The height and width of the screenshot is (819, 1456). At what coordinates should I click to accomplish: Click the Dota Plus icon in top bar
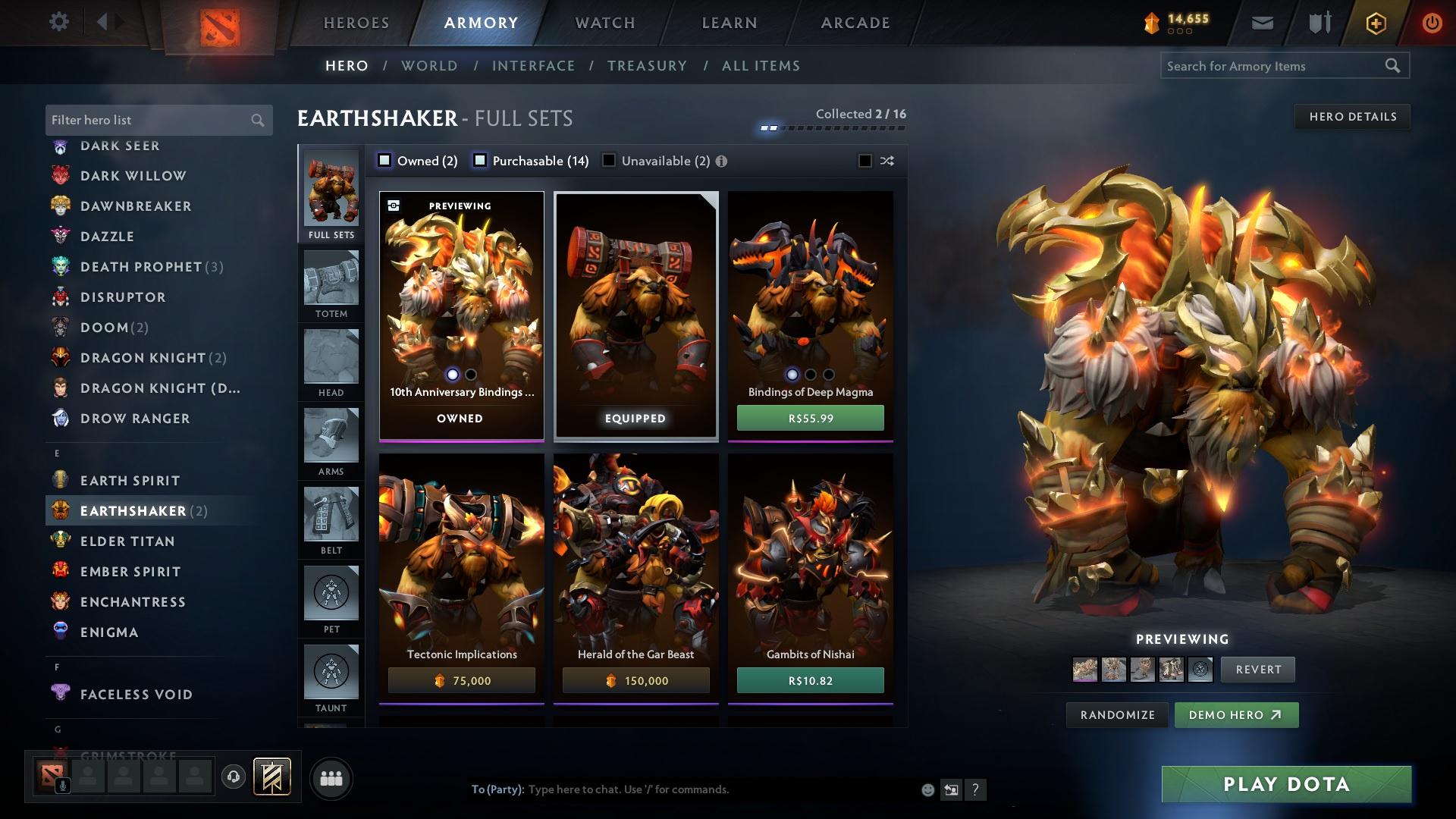[1375, 22]
